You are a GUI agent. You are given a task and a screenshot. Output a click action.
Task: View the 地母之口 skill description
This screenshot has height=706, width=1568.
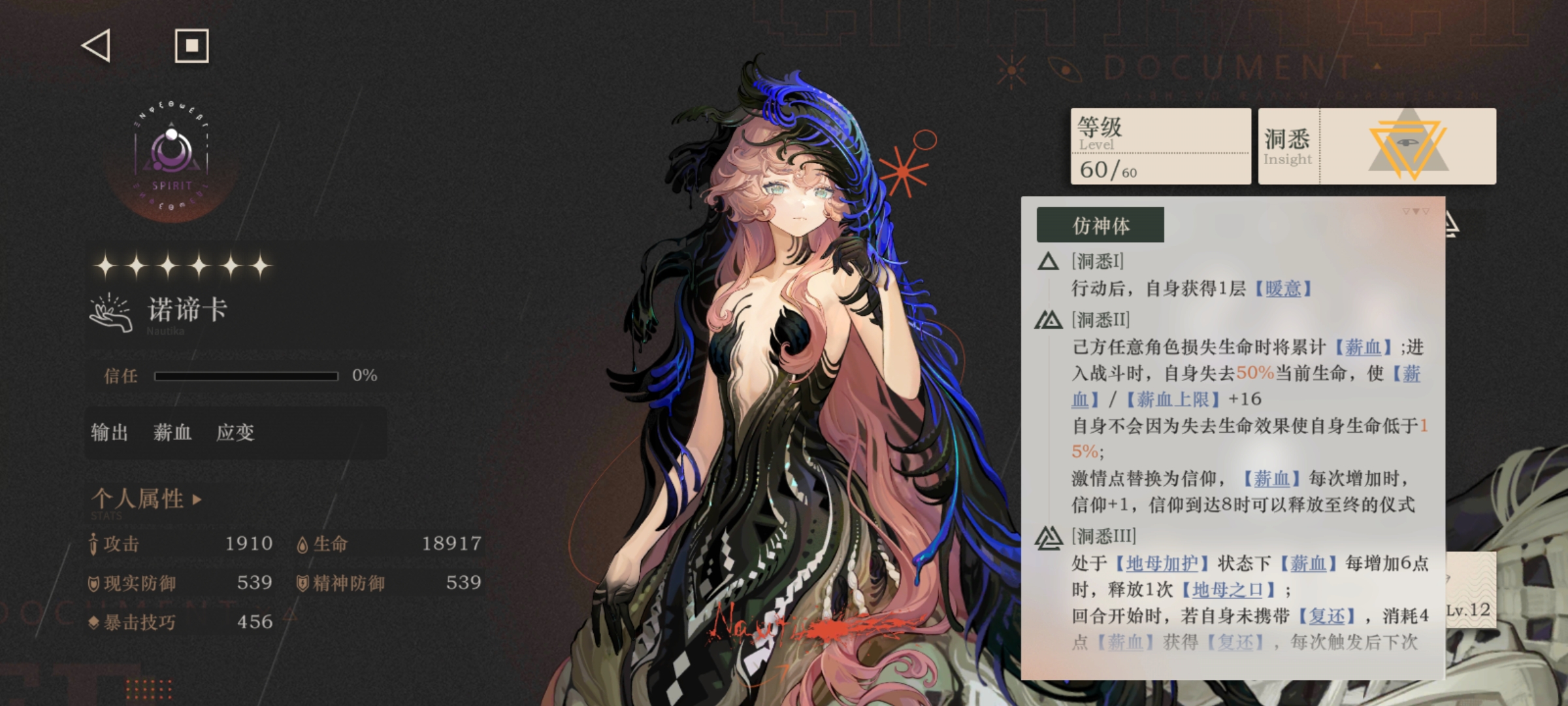pyautogui.click(x=1228, y=590)
